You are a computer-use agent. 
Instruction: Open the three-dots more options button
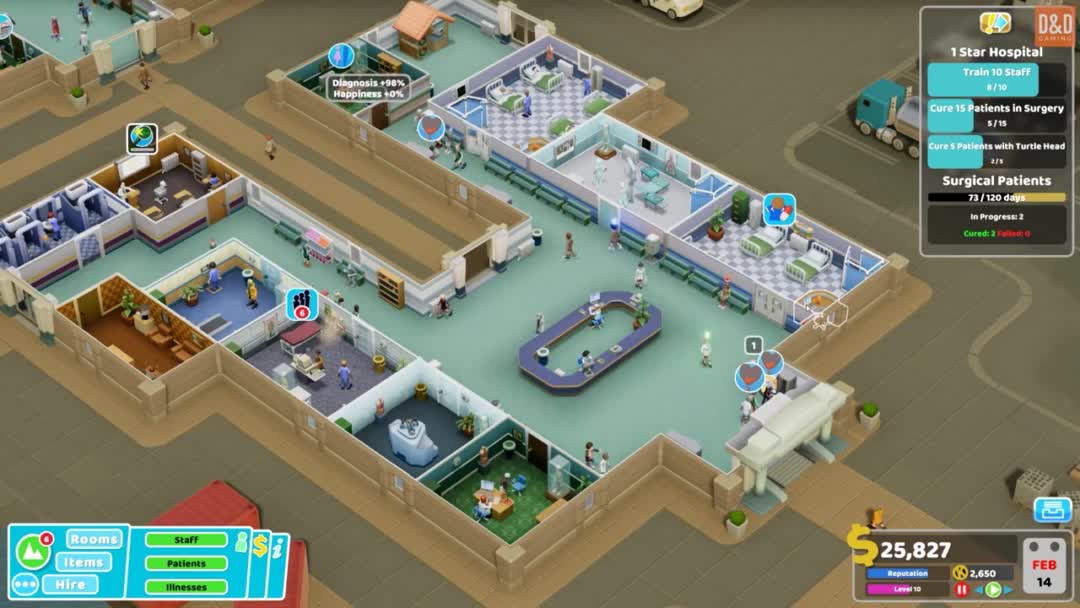[x=25, y=584]
